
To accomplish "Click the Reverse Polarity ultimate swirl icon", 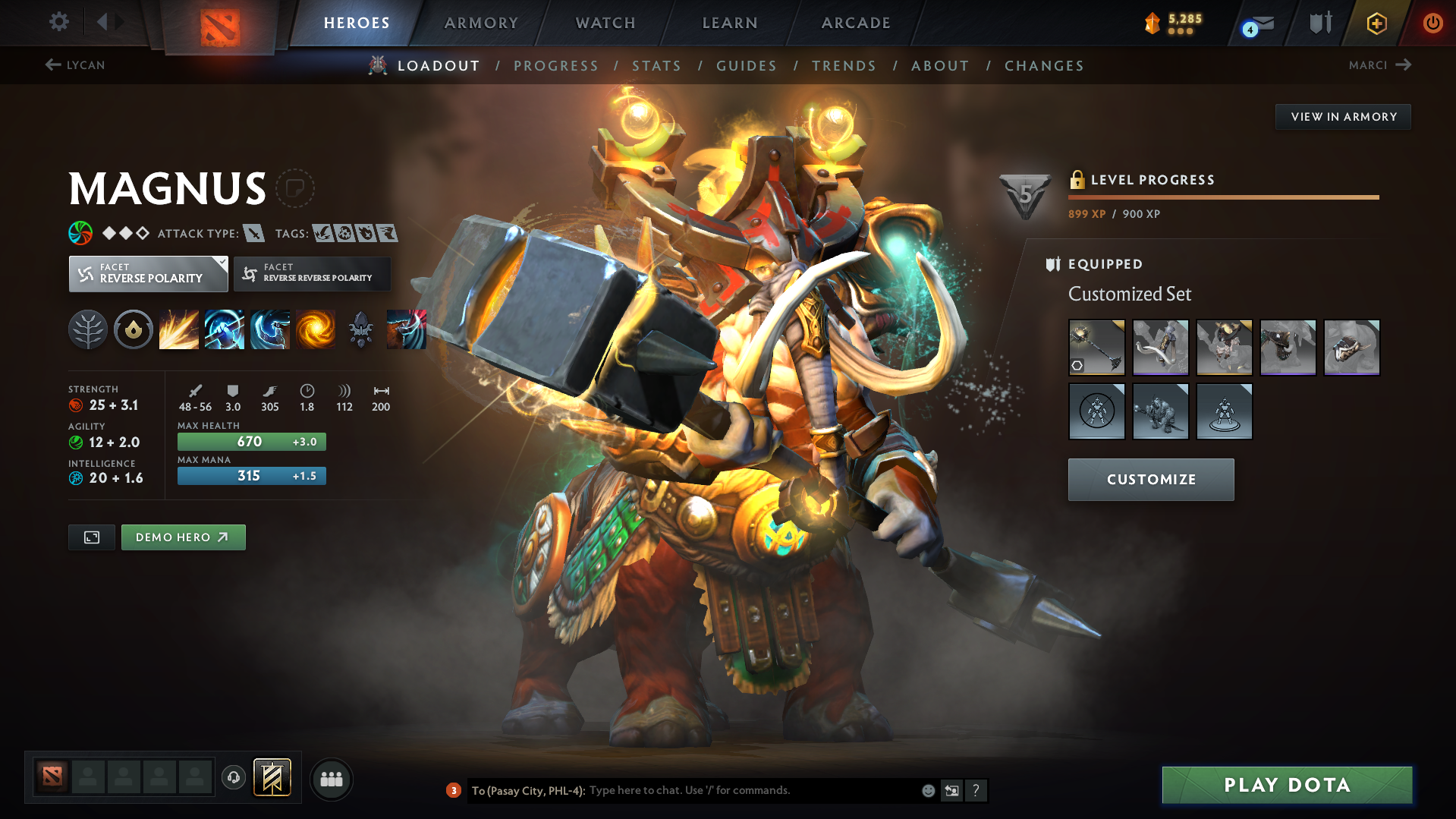I will coord(316,329).
